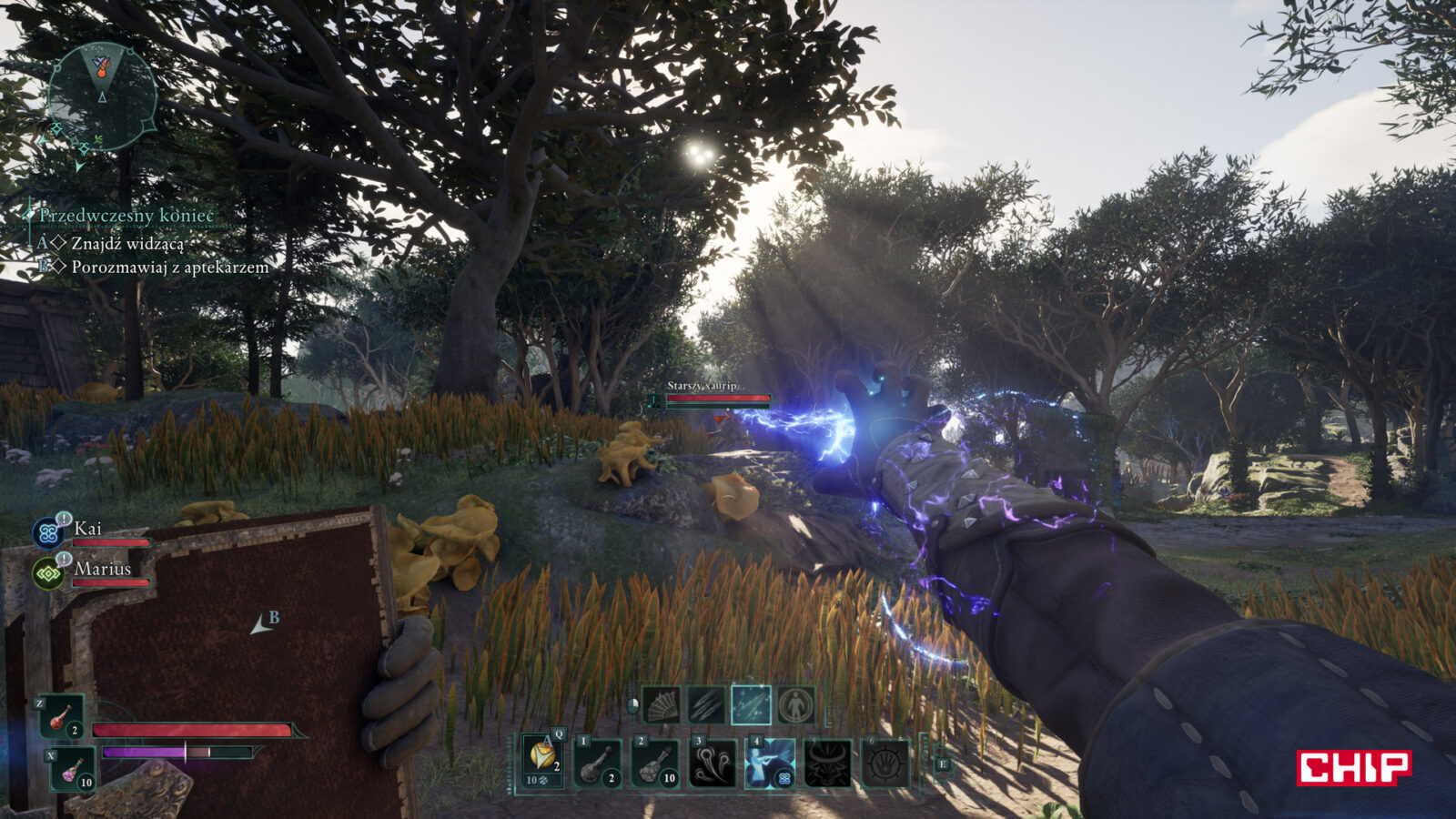Click the red CHIP watermark logo
The width and height of the screenshot is (1456, 819).
coord(1353,767)
